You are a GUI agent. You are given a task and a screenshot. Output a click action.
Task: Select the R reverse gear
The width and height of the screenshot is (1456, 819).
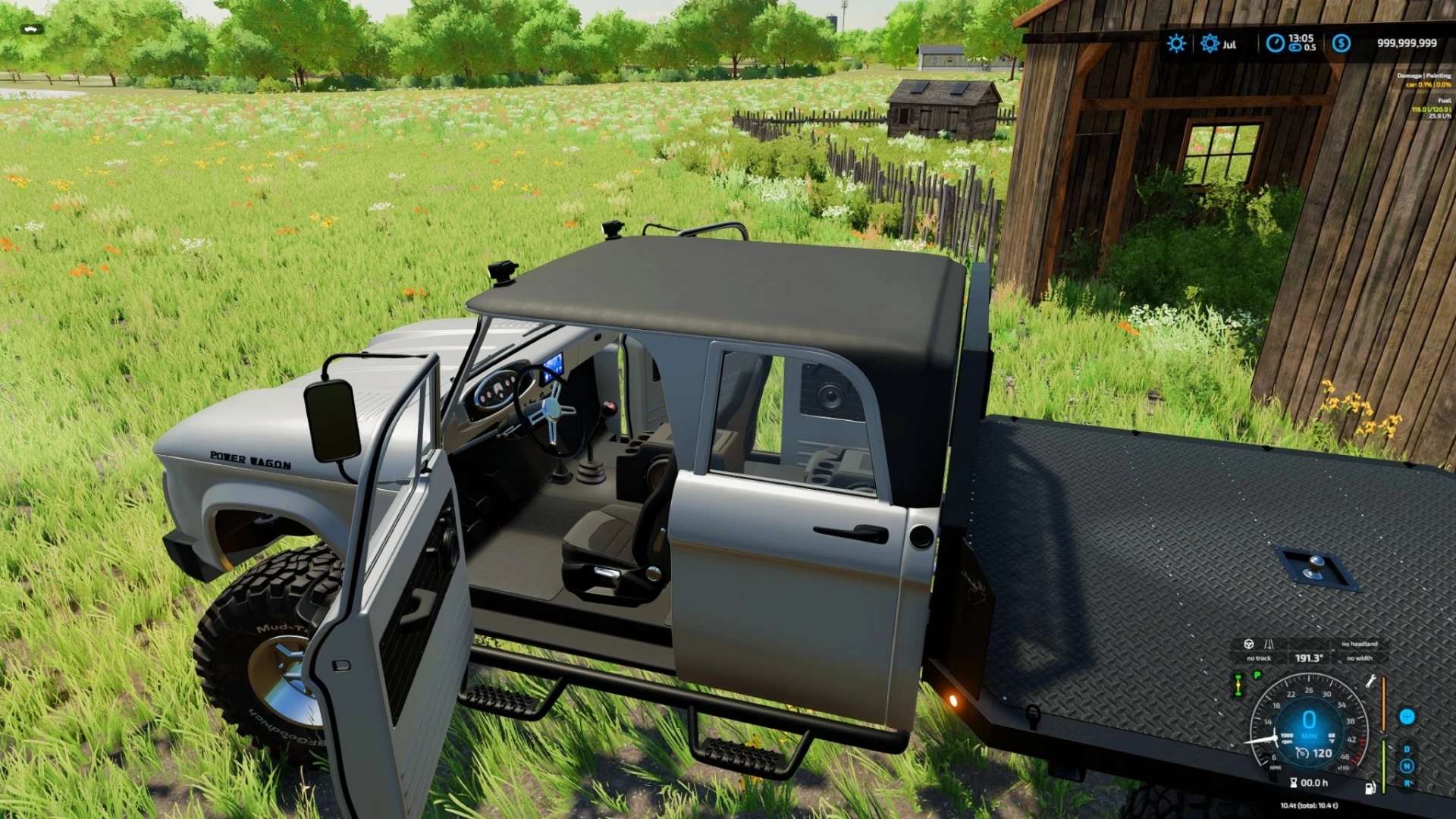tap(1407, 783)
